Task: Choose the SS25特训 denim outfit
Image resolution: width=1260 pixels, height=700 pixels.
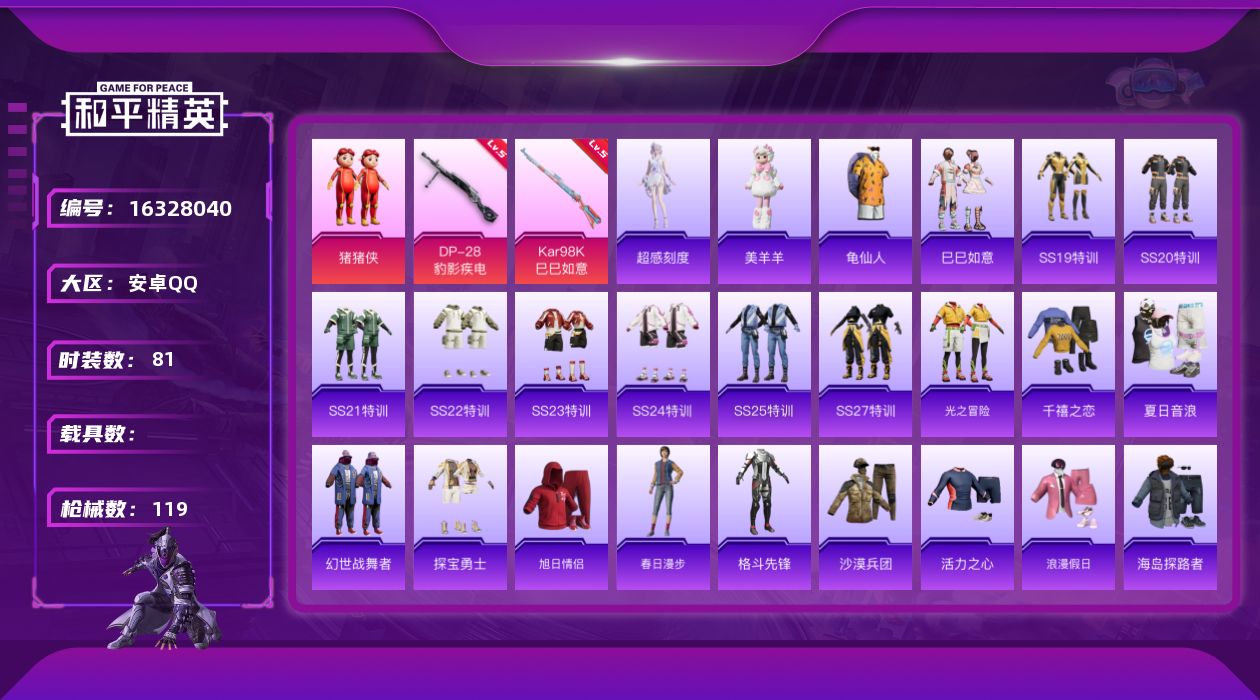Action: point(764,364)
